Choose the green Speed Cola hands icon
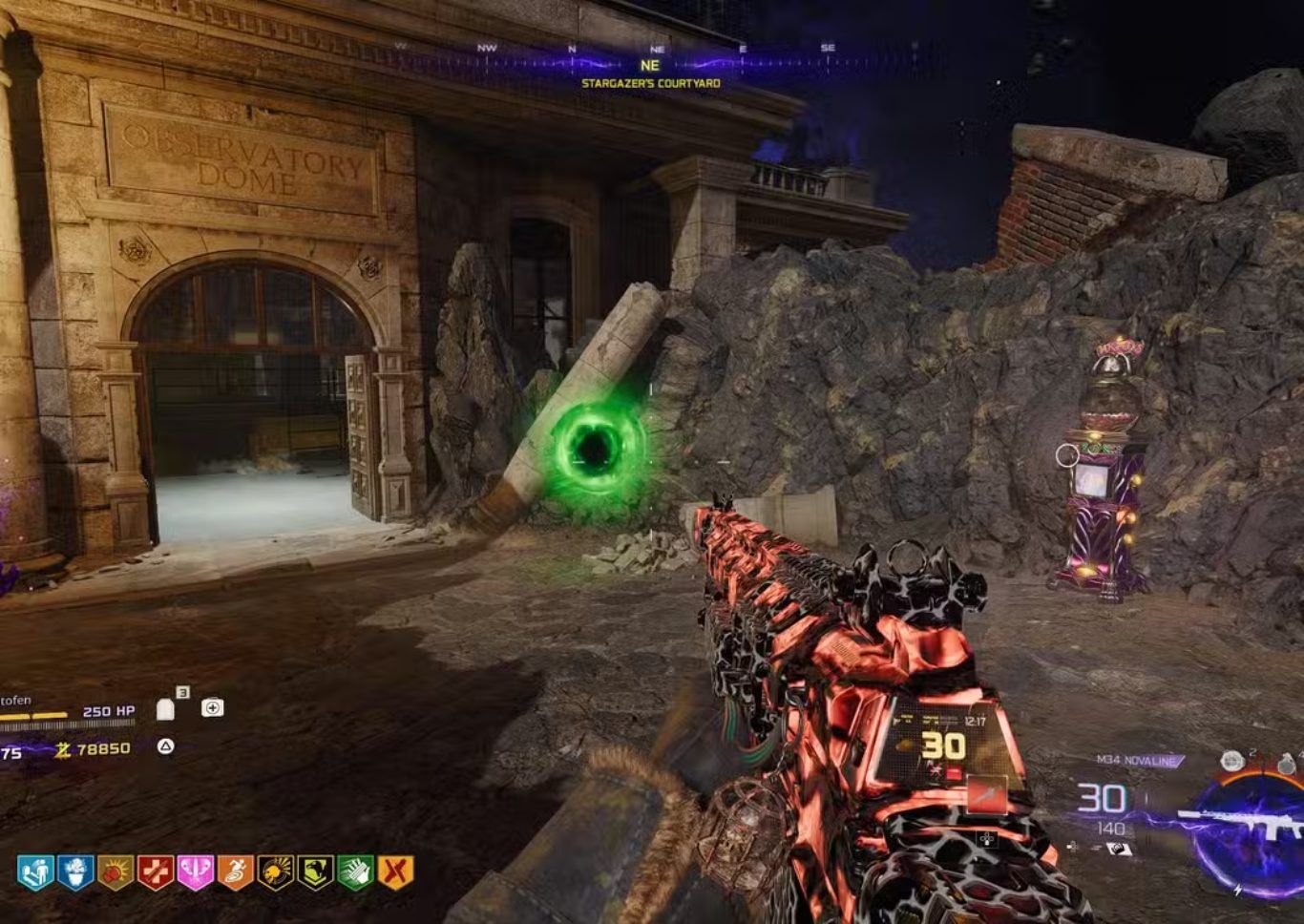Viewport: 1304px width, 924px height. tap(355, 872)
